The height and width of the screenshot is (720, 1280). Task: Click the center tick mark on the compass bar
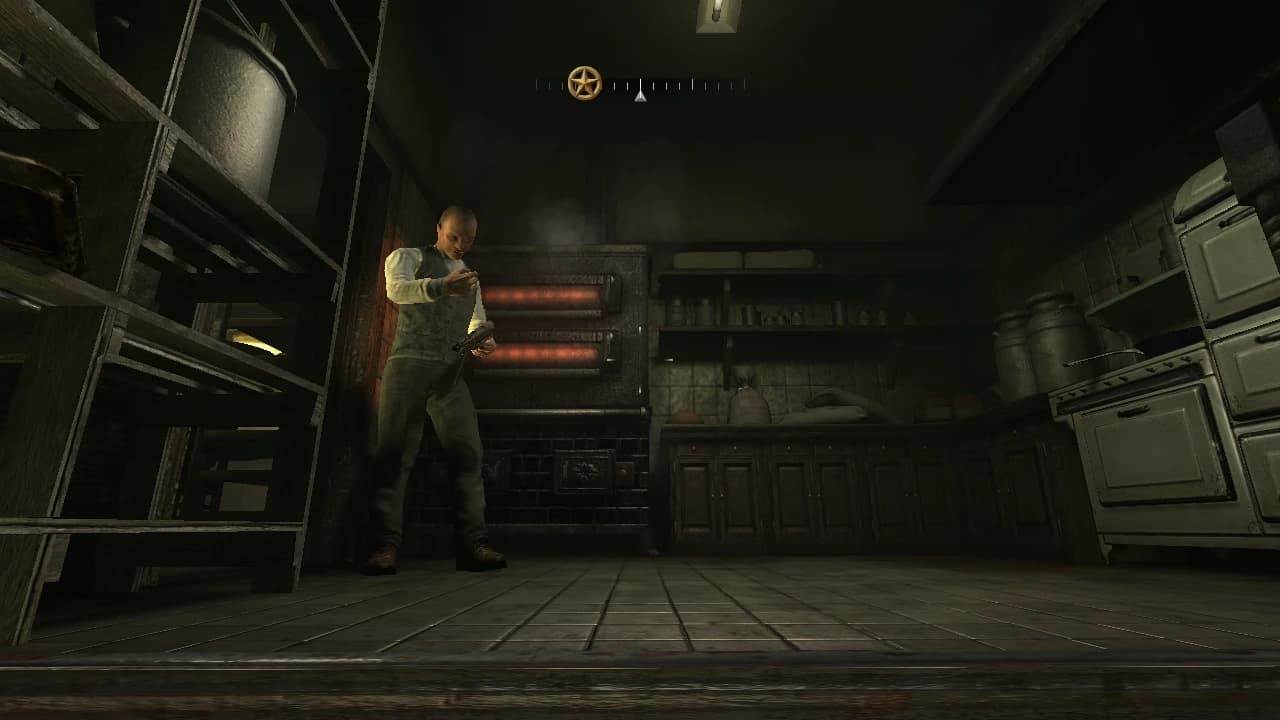point(640,87)
